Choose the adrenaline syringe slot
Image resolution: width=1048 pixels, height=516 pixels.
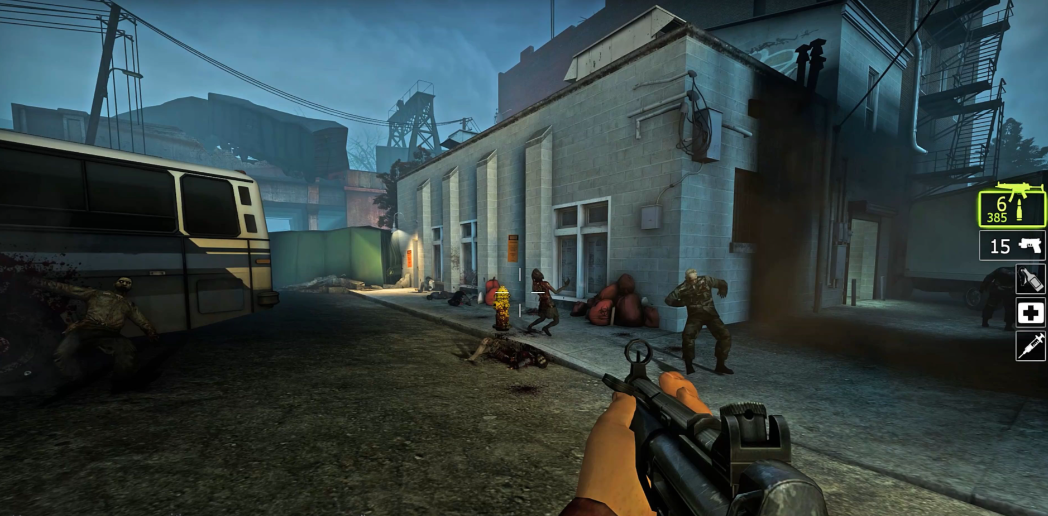tap(1030, 346)
